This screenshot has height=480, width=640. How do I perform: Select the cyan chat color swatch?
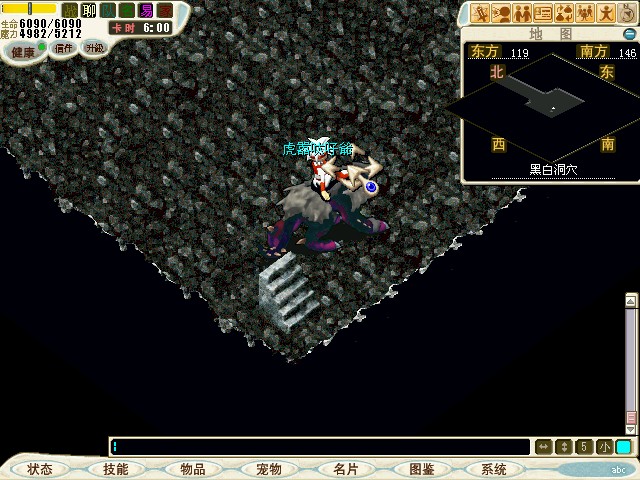tap(623, 447)
